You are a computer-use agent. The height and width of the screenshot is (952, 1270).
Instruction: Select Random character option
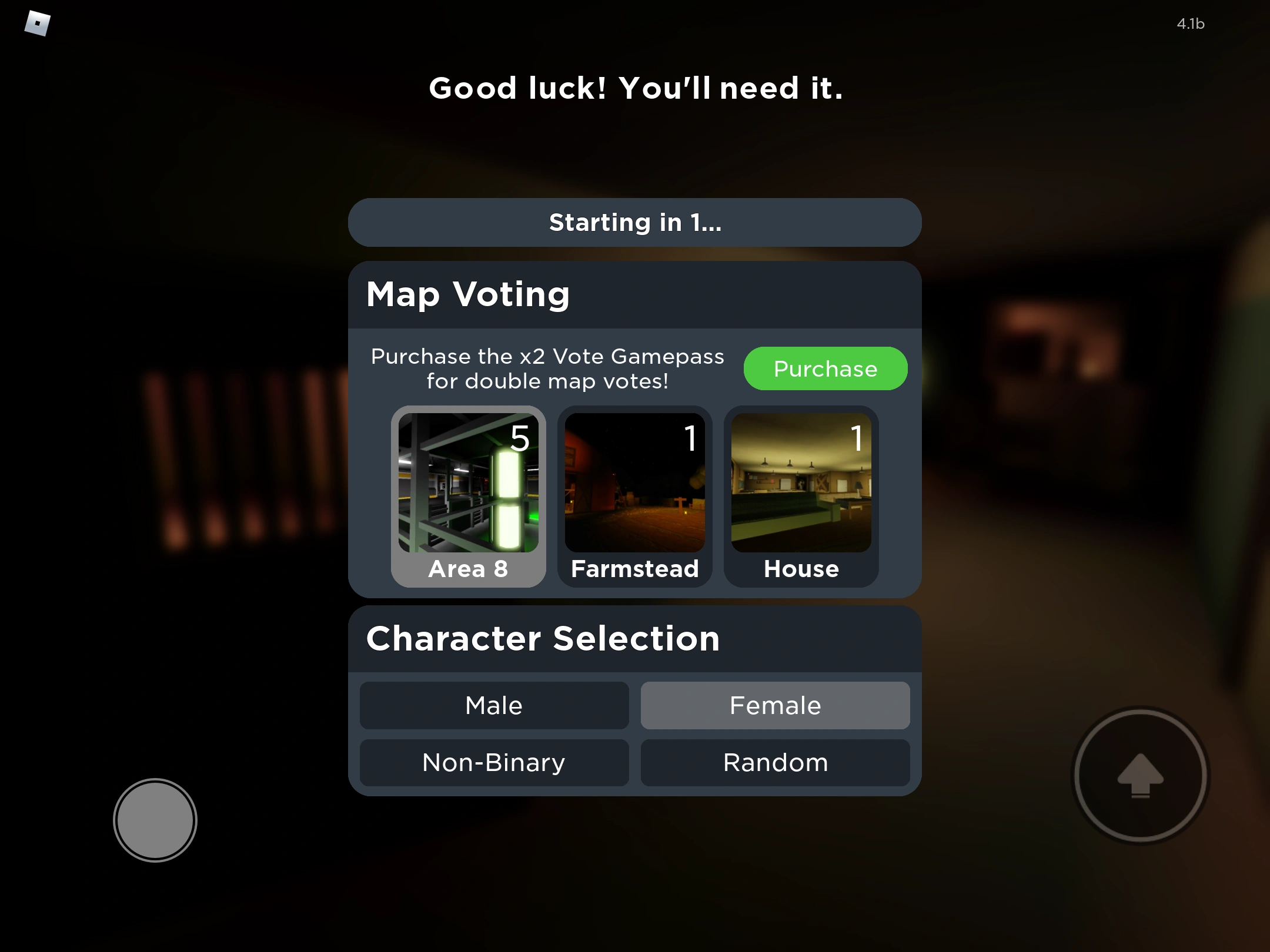pos(775,762)
